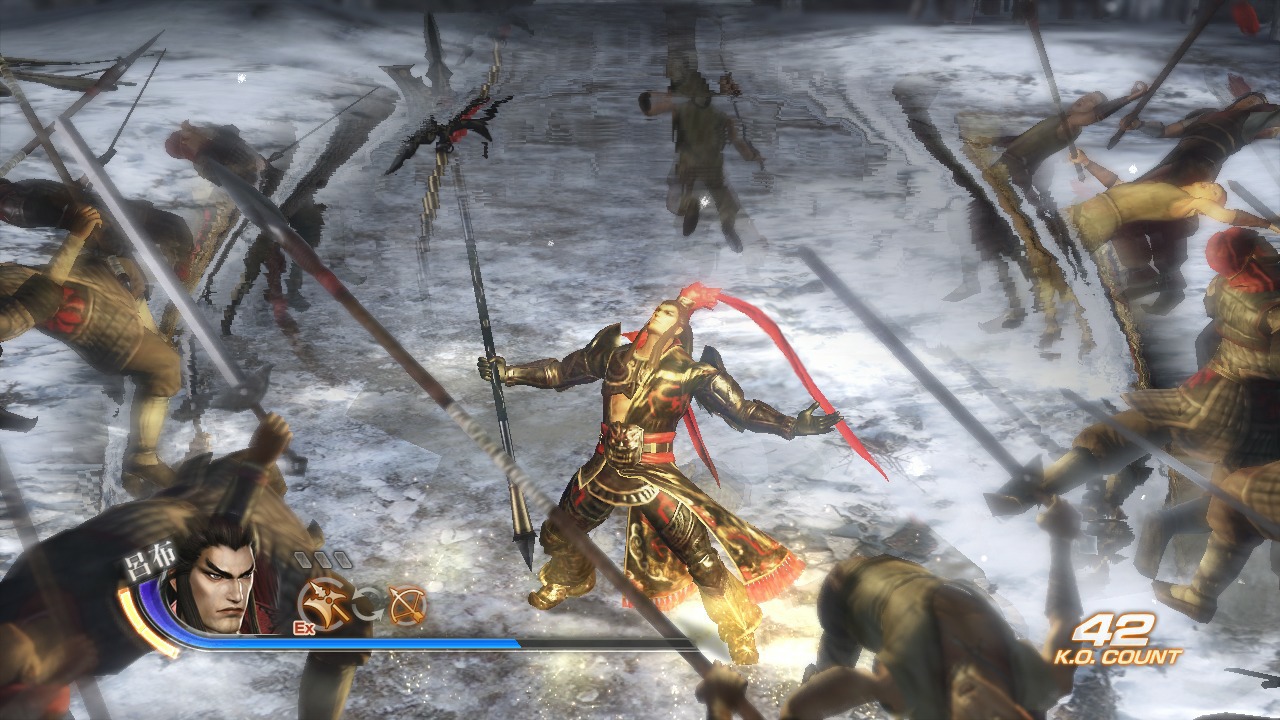Click the Ex label under the halberd
The height and width of the screenshot is (720, 1280).
[303, 628]
